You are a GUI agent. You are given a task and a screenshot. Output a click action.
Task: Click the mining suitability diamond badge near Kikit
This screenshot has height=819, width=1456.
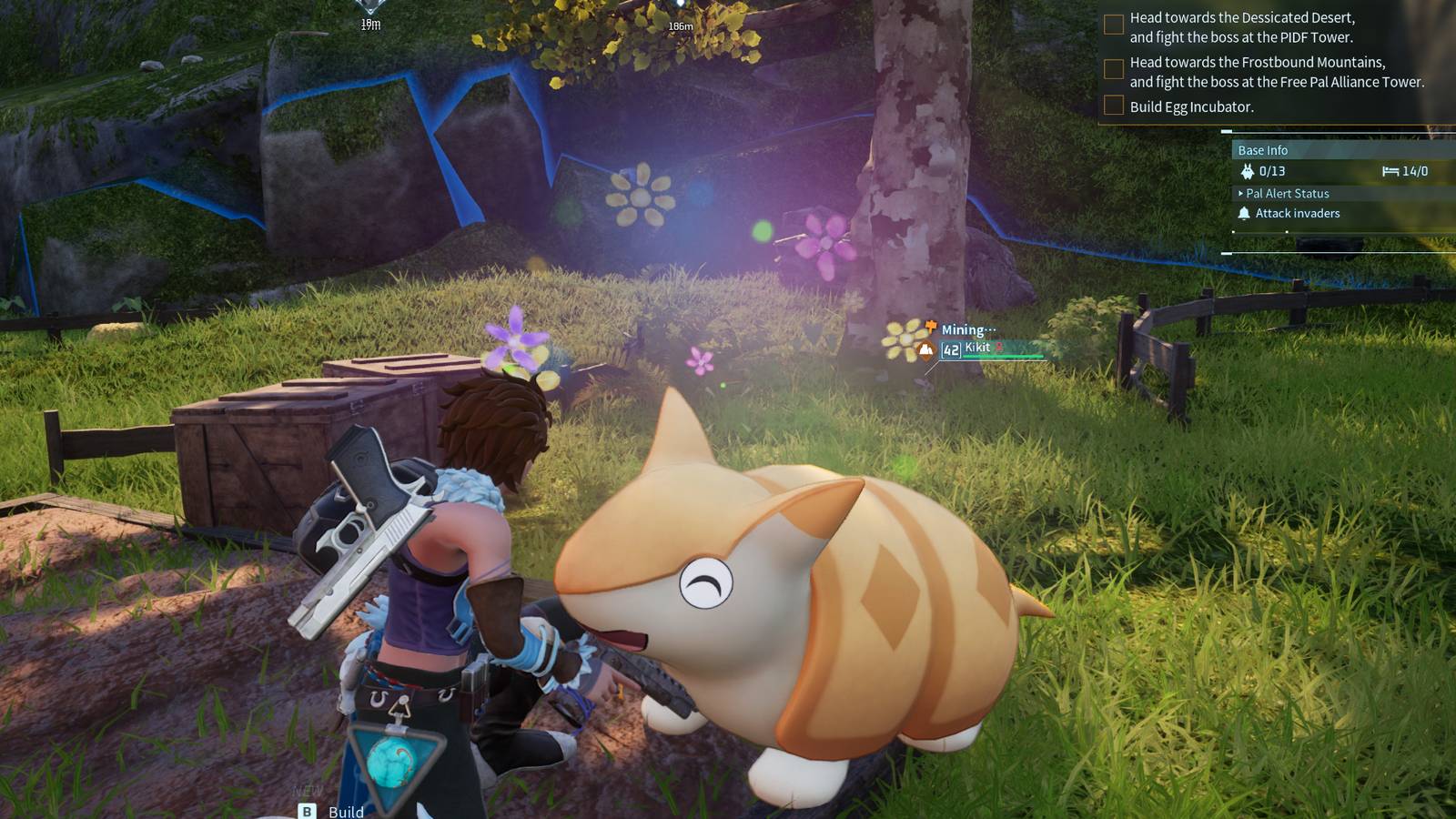[x=926, y=350]
